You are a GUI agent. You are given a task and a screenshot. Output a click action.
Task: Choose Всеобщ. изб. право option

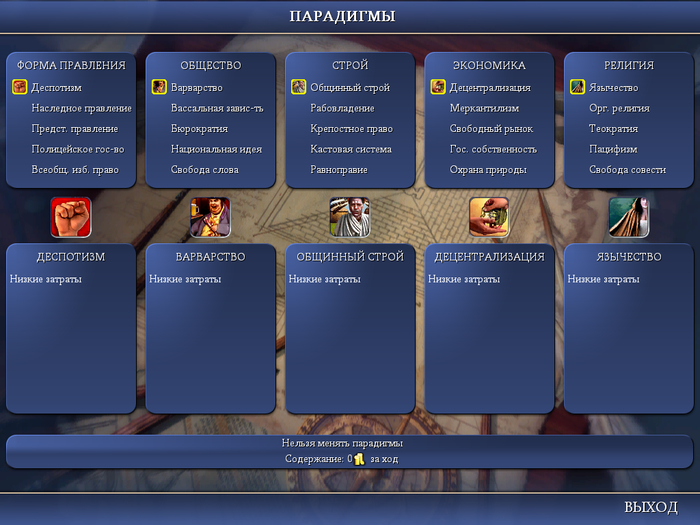pos(74,170)
